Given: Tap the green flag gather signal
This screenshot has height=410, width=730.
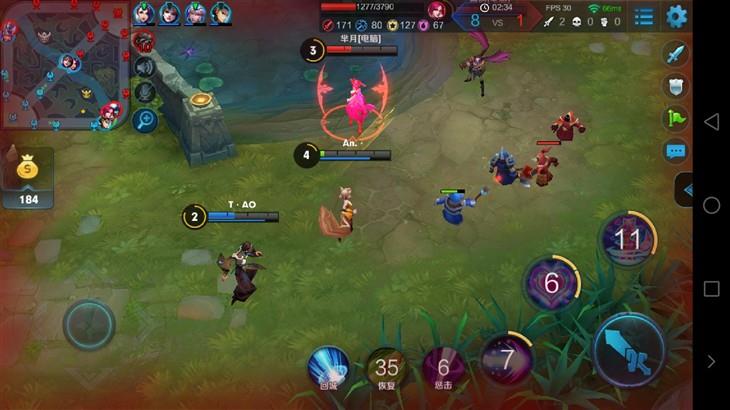Looking at the screenshot, I should pos(676,119).
